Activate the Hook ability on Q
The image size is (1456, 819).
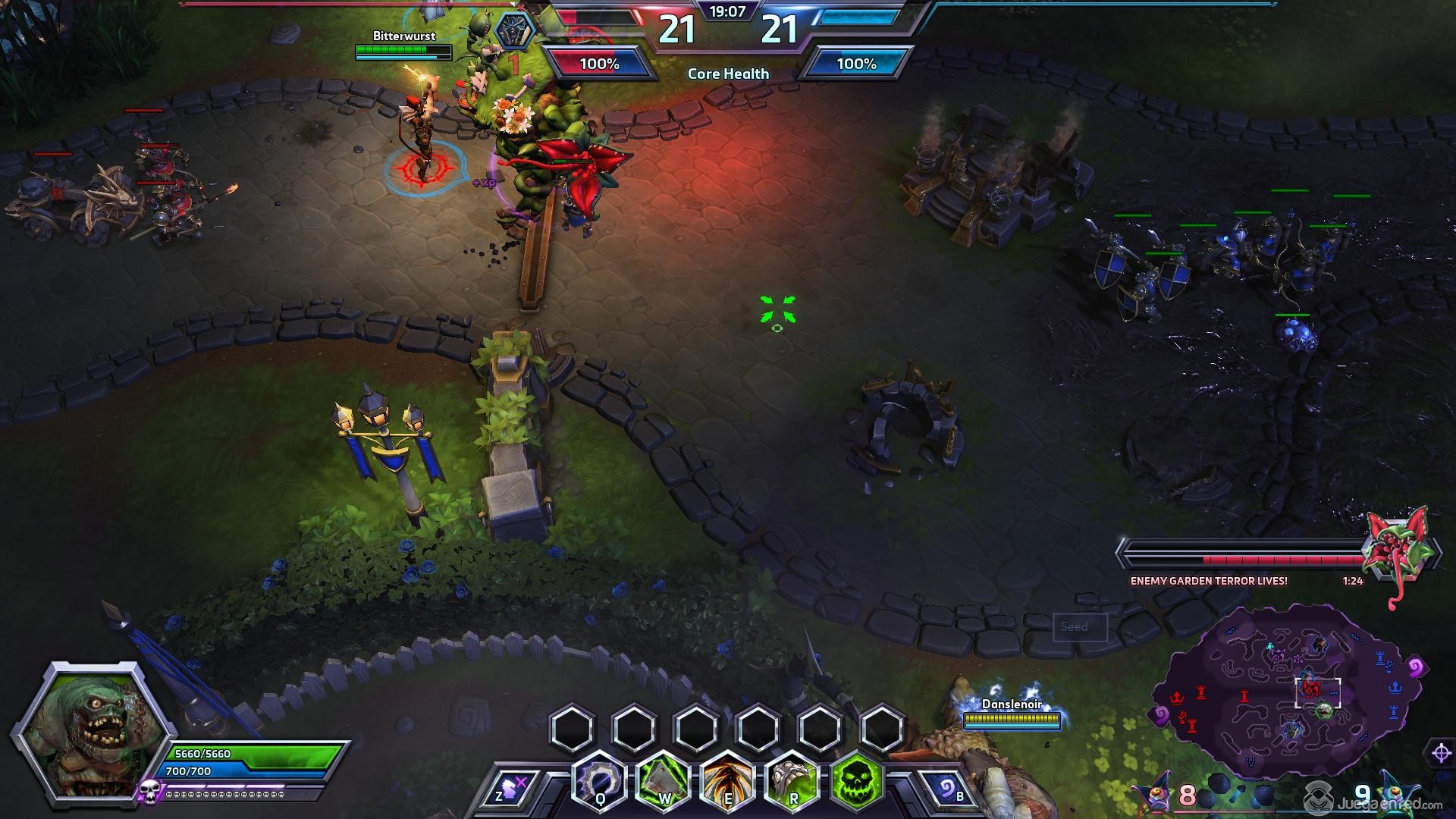599,781
